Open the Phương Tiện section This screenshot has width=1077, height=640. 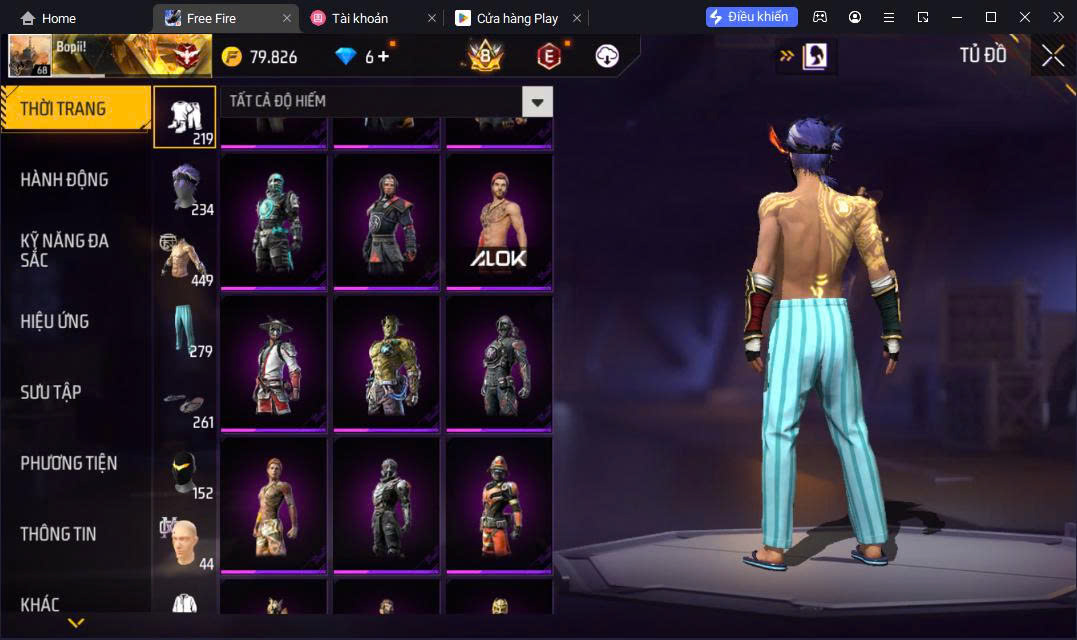click(69, 464)
